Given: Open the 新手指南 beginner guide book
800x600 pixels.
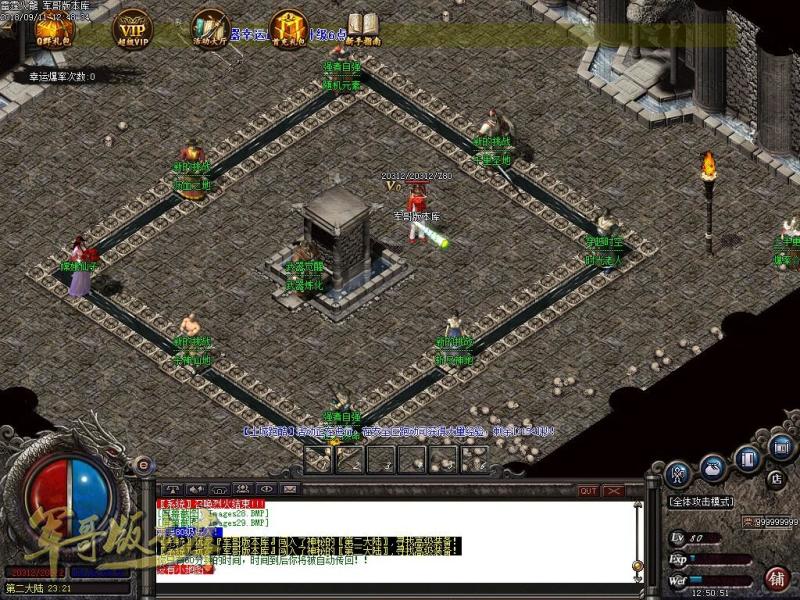Looking at the screenshot, I should pyautogui.click(x=363, y=28).
